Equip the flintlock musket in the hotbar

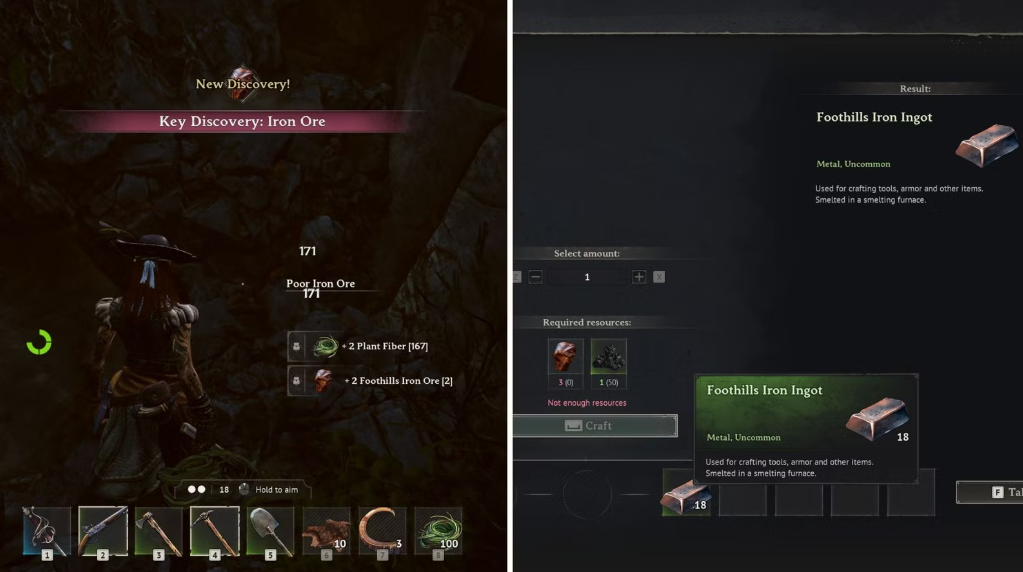tap(102, 530)
